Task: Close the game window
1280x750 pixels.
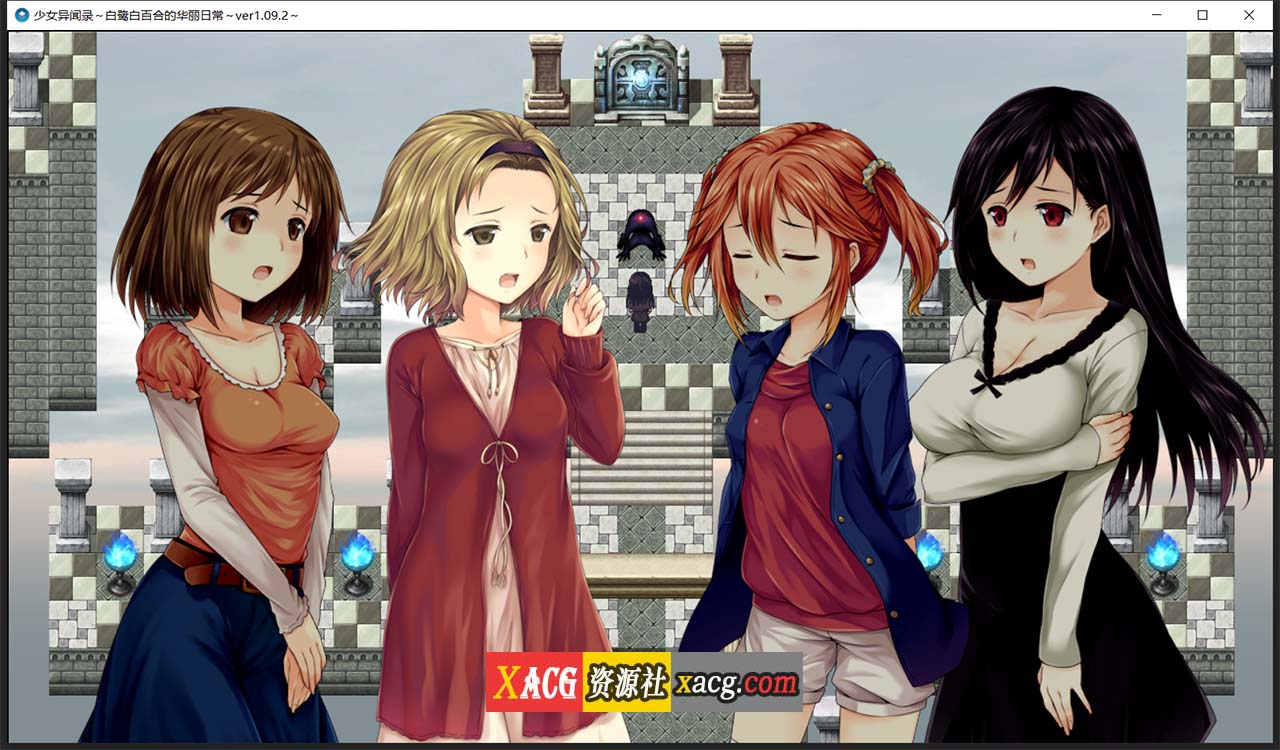Action: pyautogui.click(x=1248, y=15)
